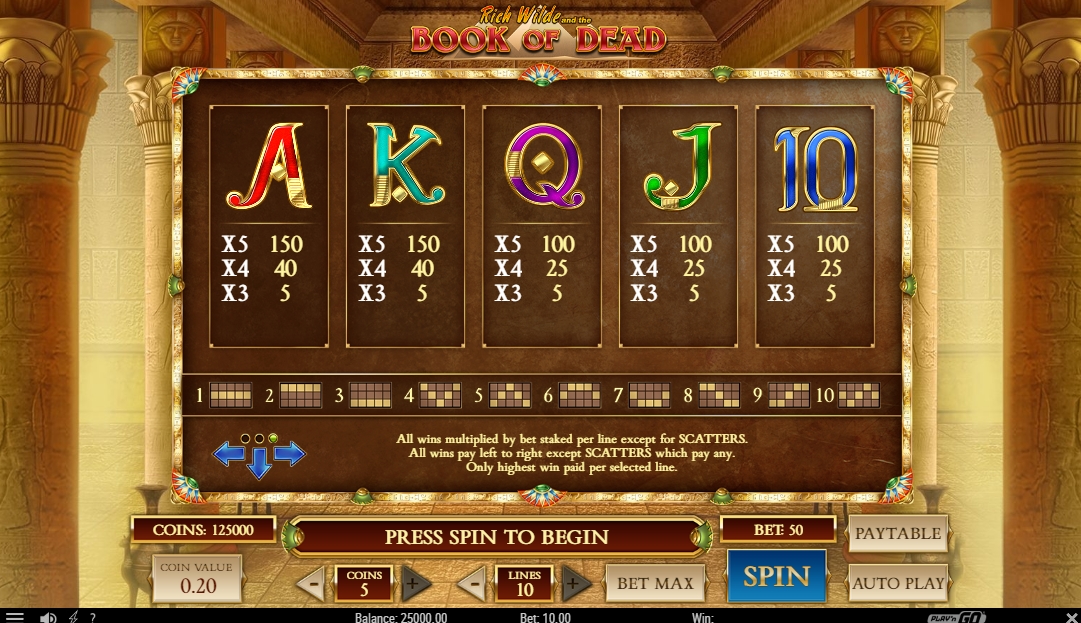Hit the blue SPIN button

(776, 576)
